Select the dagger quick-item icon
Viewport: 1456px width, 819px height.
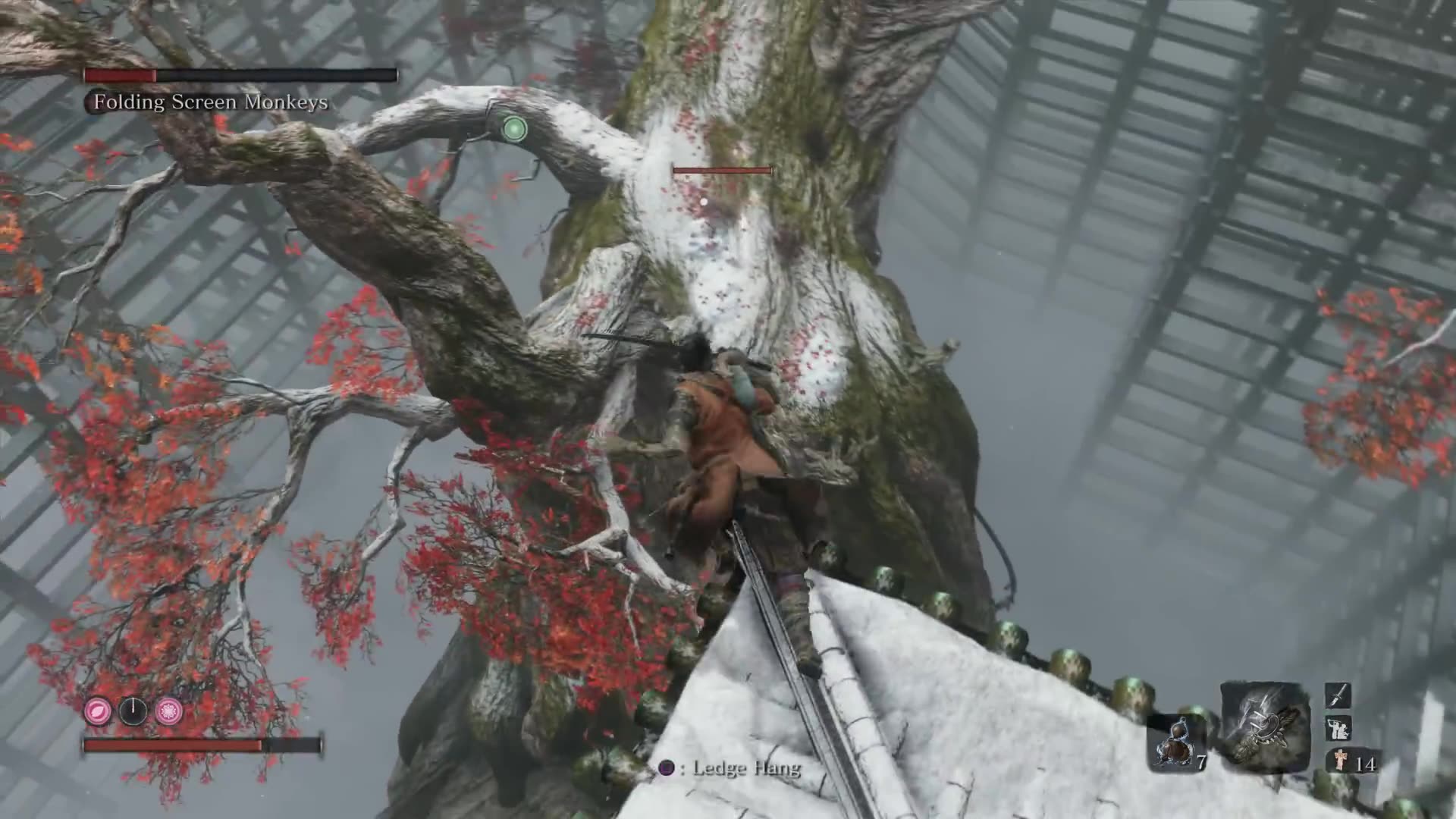[x=1339, y=695]
